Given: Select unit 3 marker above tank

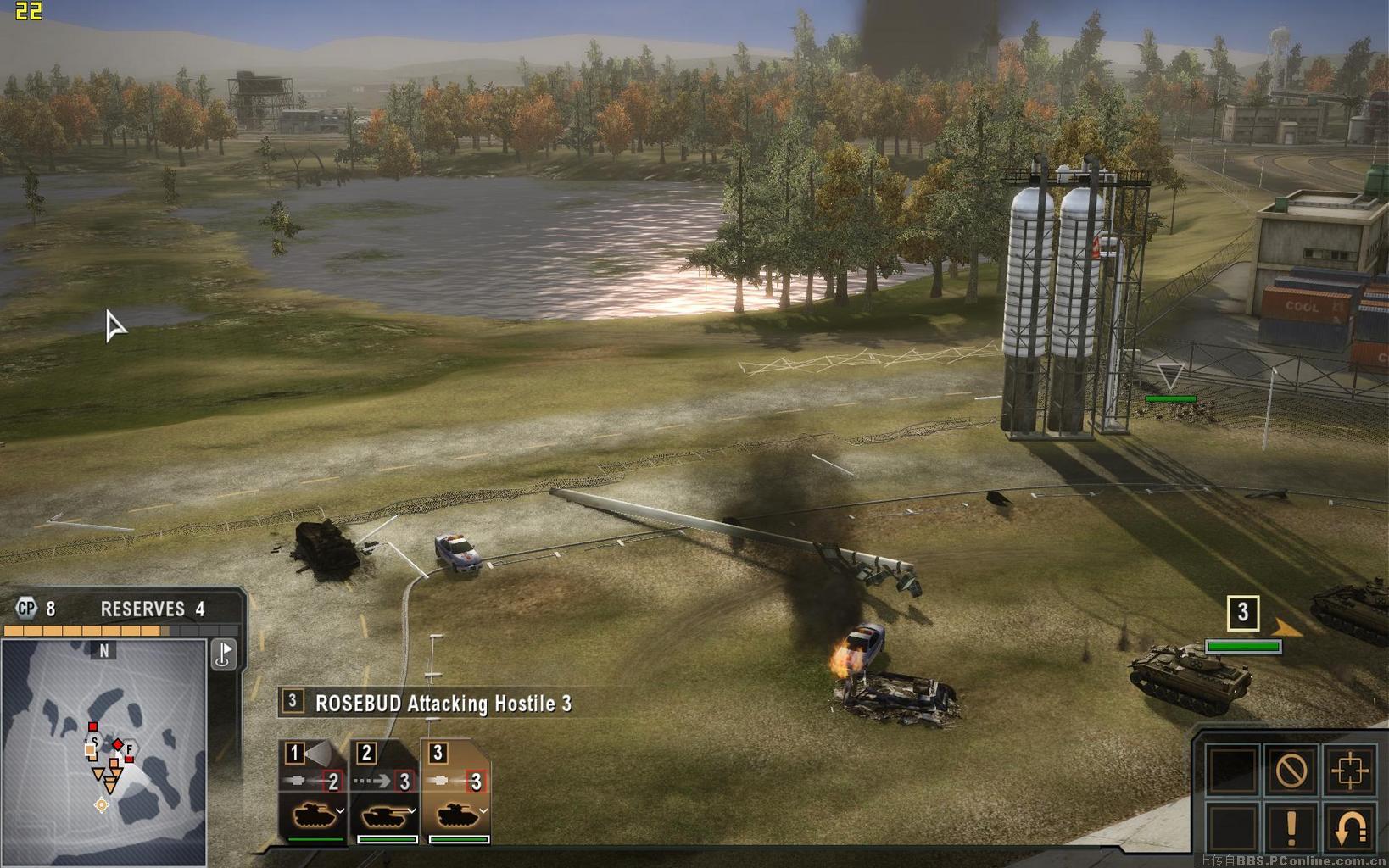Looking at the screenshot, I should click(1243, 613).
